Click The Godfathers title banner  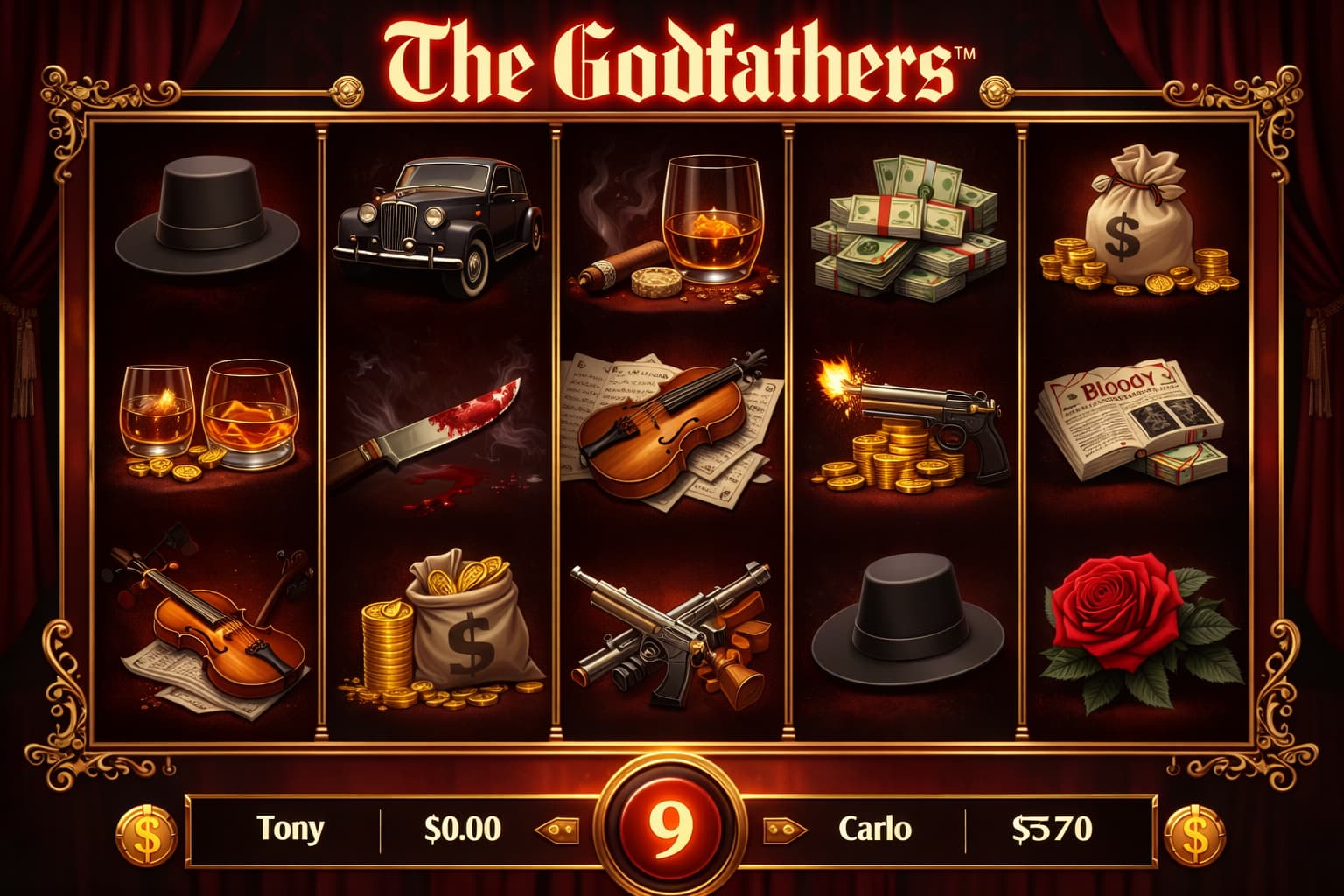[672, 57]
